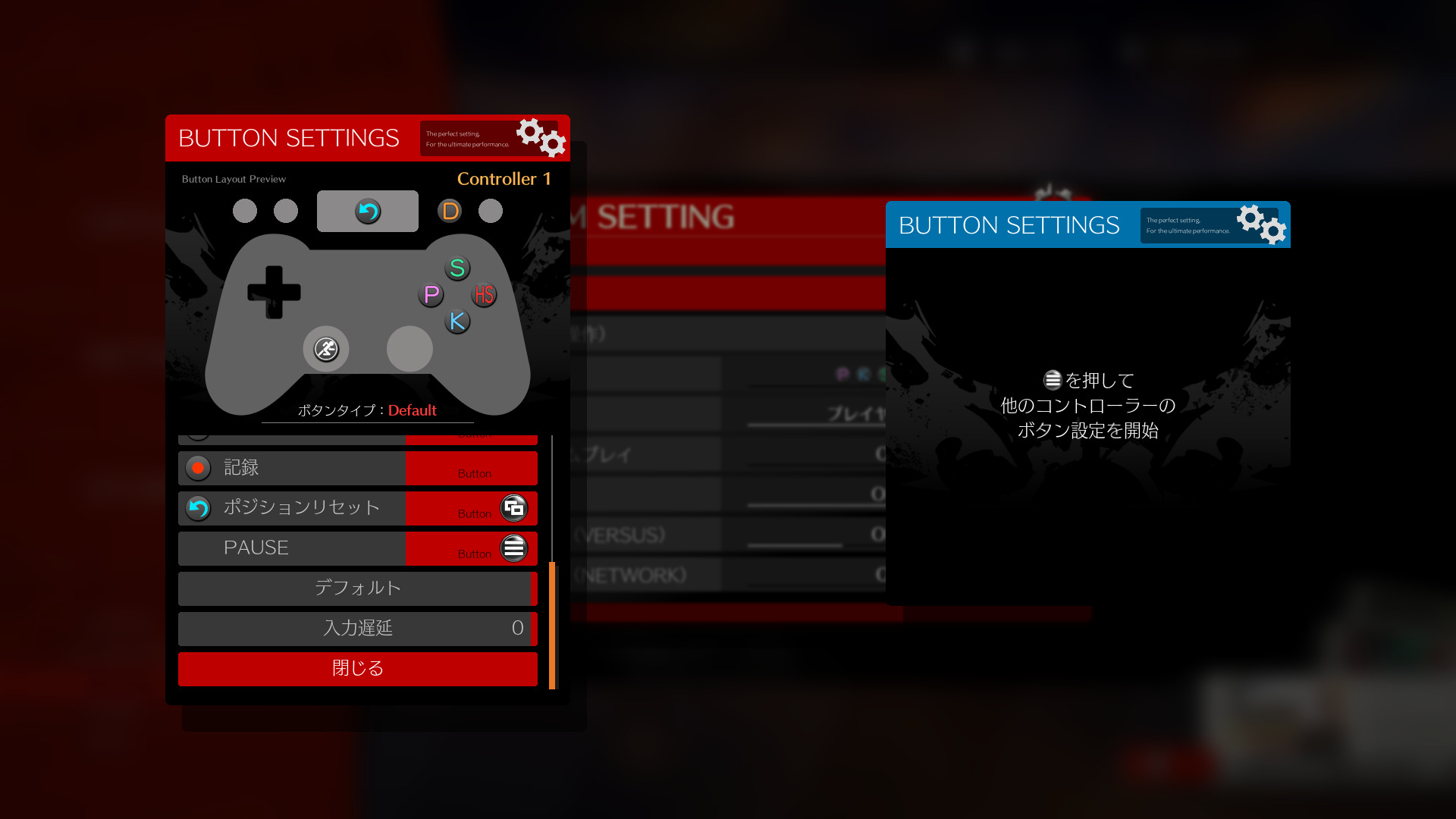Adjust the 入力遅延 value showing 0

(x=357, y=629)
